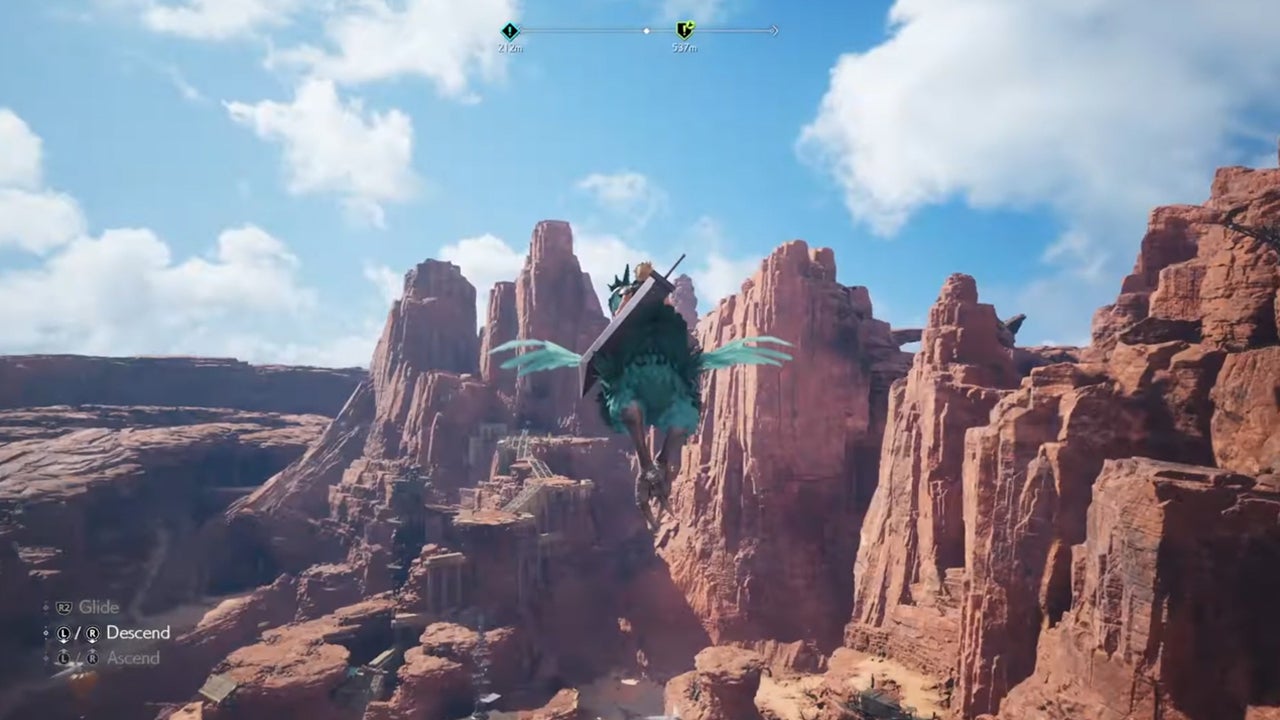The height and width of the screenshot is (720, 1280).
Task: Select the R-stick icon beside Descend
Action: 92,633
